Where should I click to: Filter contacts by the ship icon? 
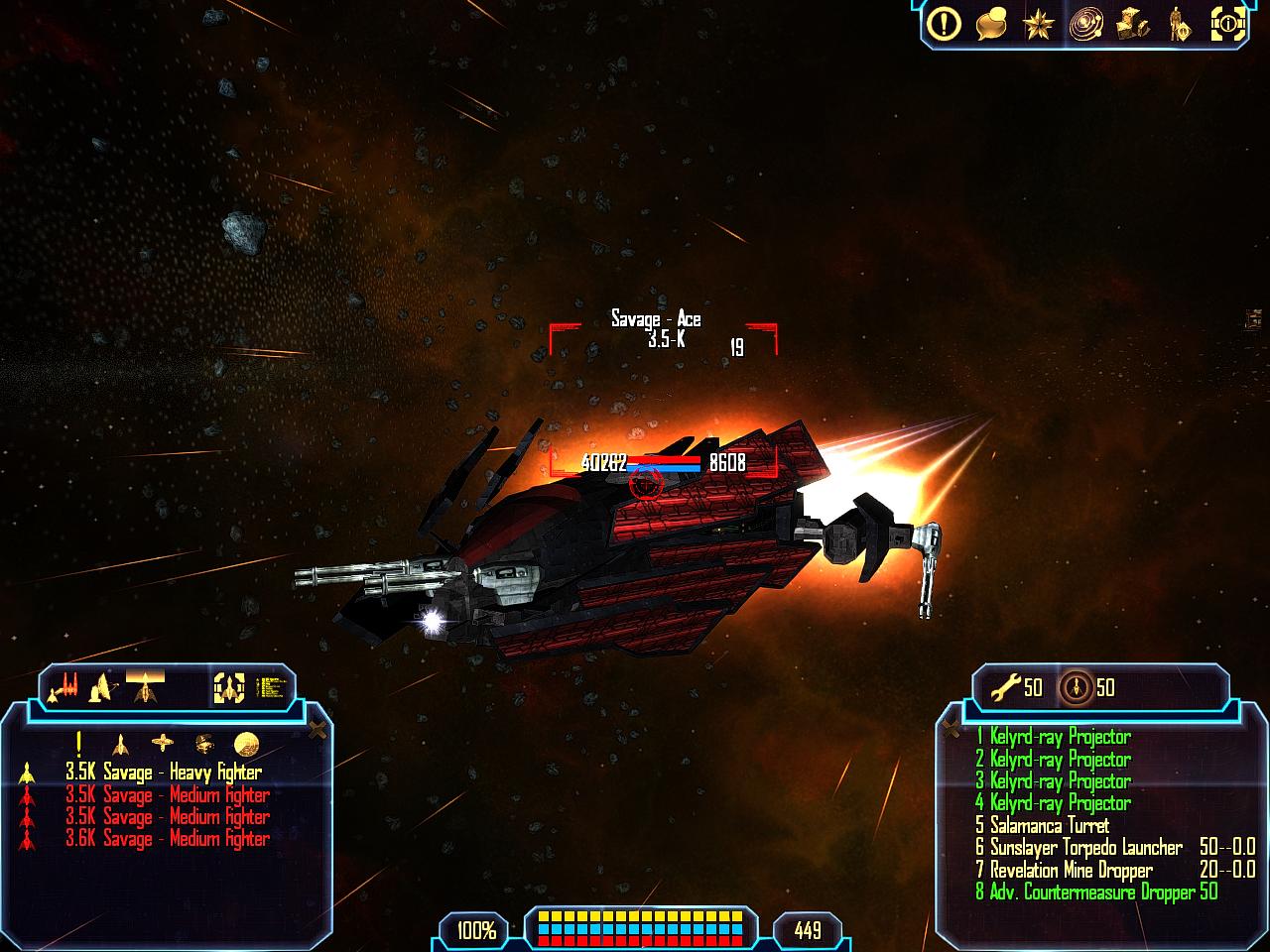click(x=120, y=743)
